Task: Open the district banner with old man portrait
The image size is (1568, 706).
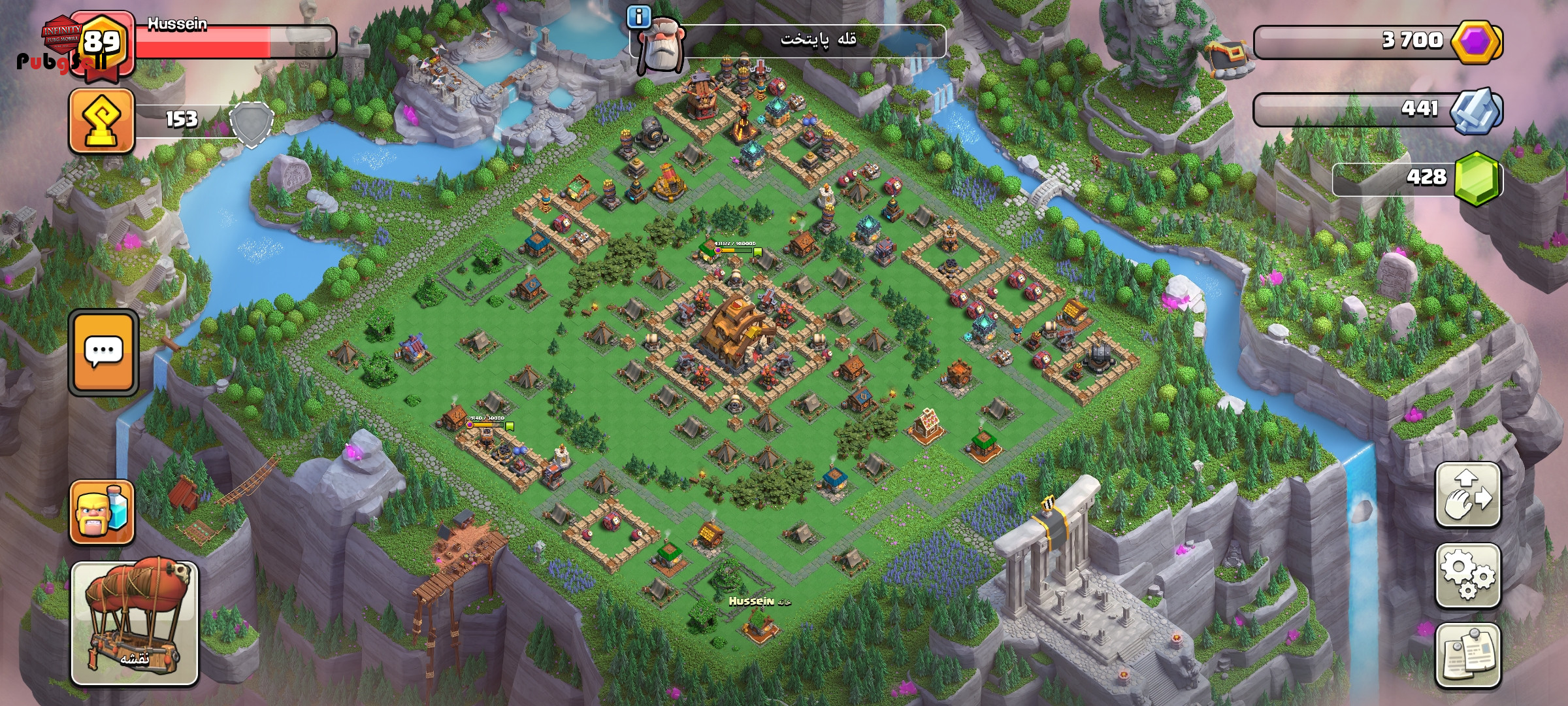Action: (791, 41)
